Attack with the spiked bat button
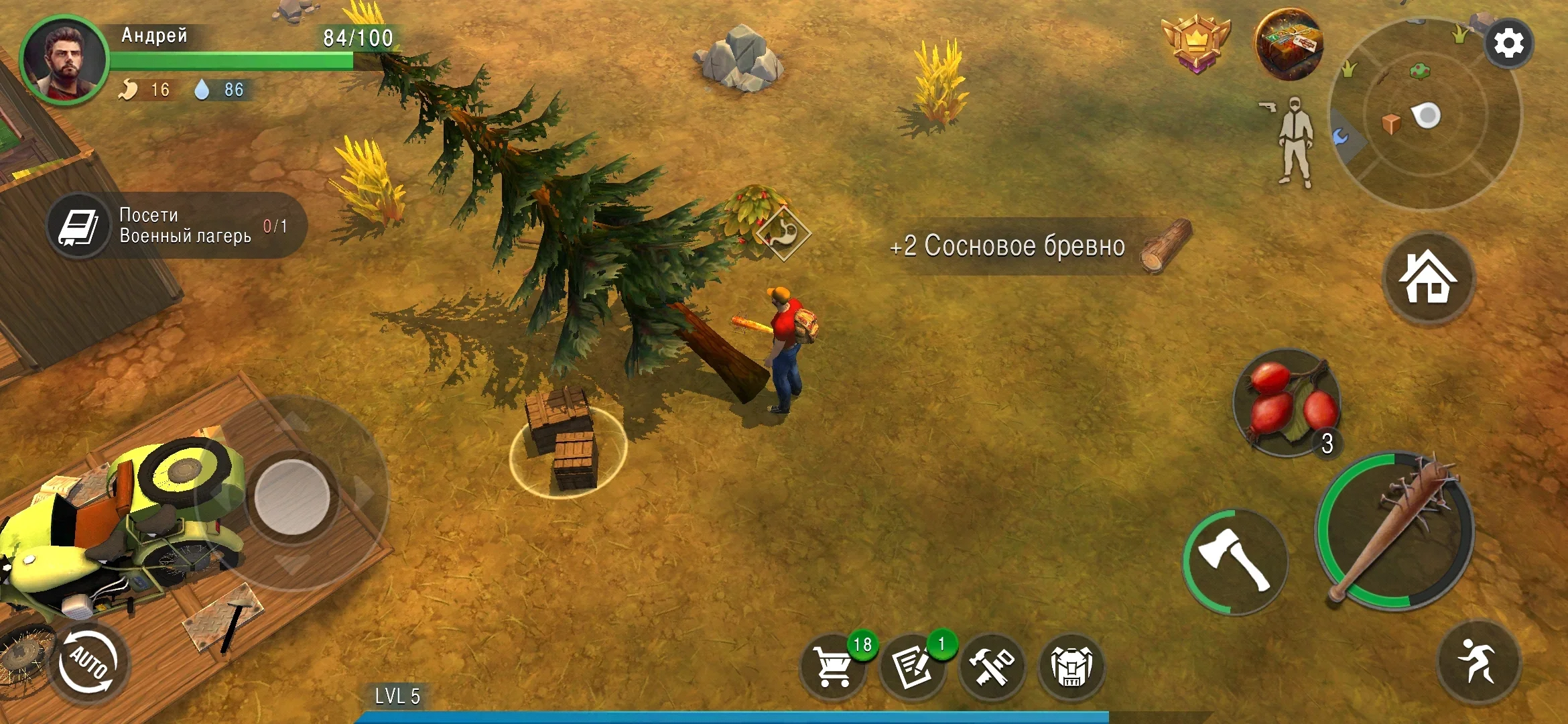This screenshot has width=1568, height=724. [x=1395, y=530]
